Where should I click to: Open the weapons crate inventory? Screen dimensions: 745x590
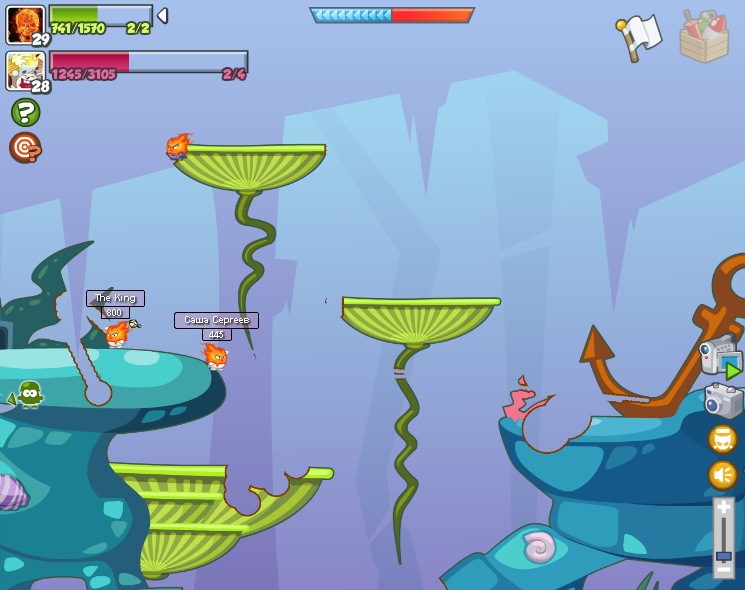pos(703,38)
